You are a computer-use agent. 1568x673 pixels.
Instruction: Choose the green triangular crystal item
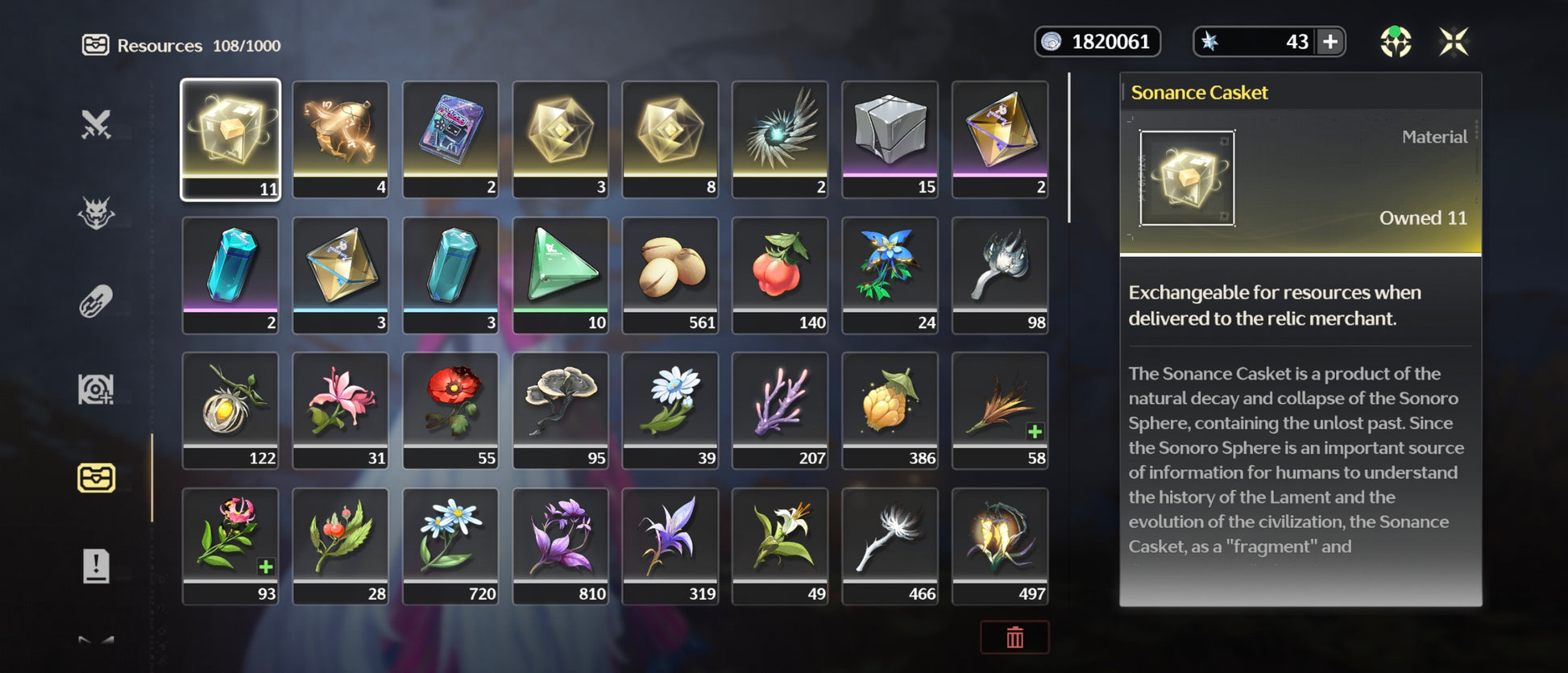click(x=561, y=274)
